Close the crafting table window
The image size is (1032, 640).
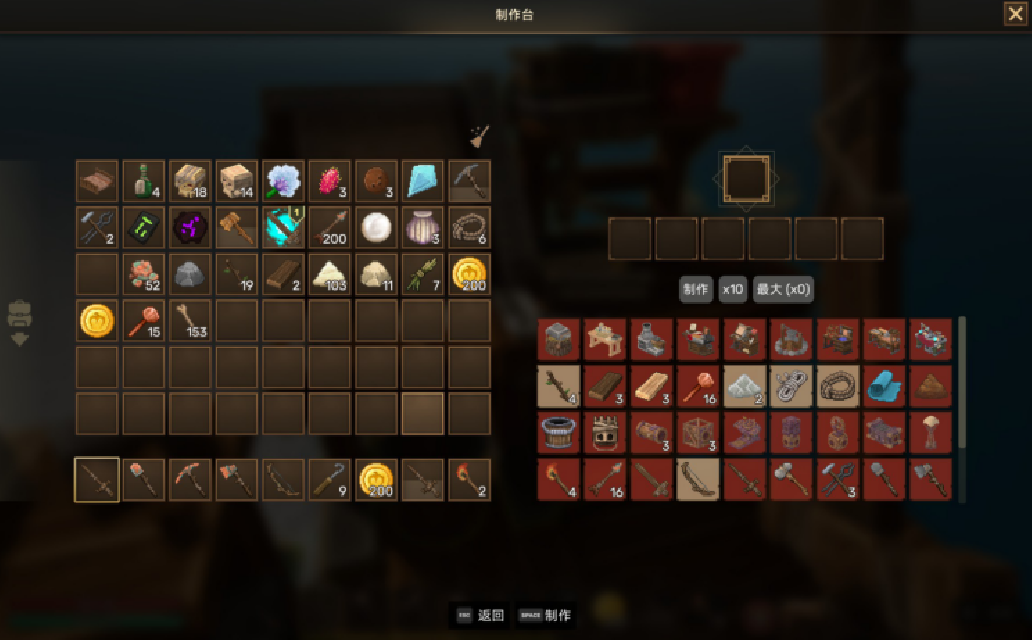point(1014,13)
